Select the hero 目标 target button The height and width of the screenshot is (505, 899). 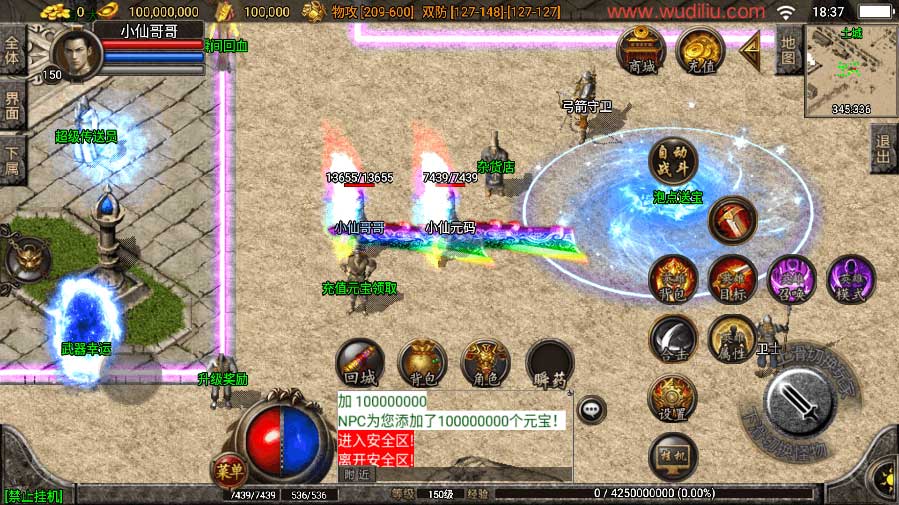732,279
